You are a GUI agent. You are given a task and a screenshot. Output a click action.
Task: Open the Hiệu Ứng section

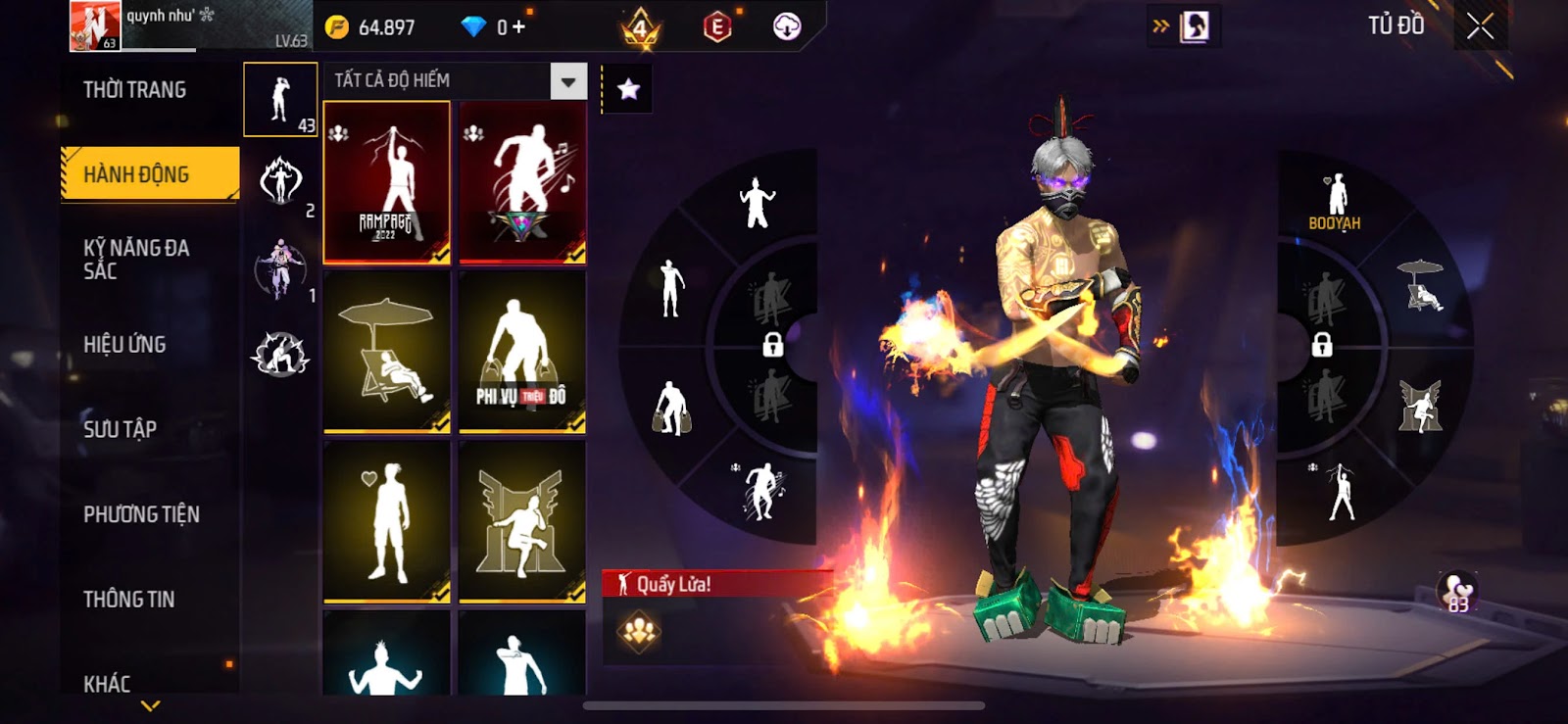coord(124,345)
